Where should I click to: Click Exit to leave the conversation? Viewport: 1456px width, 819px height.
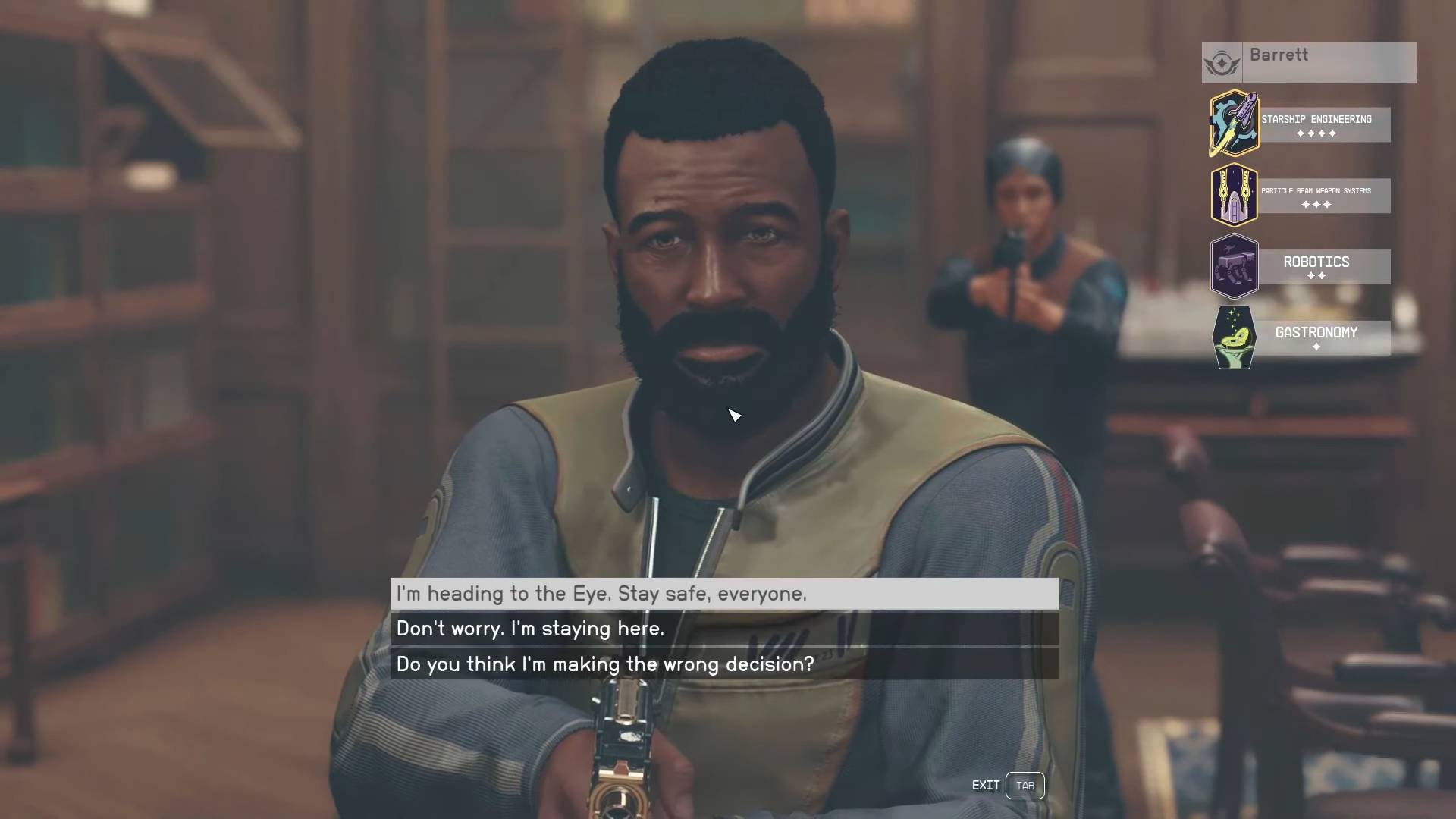coord(985,786)
